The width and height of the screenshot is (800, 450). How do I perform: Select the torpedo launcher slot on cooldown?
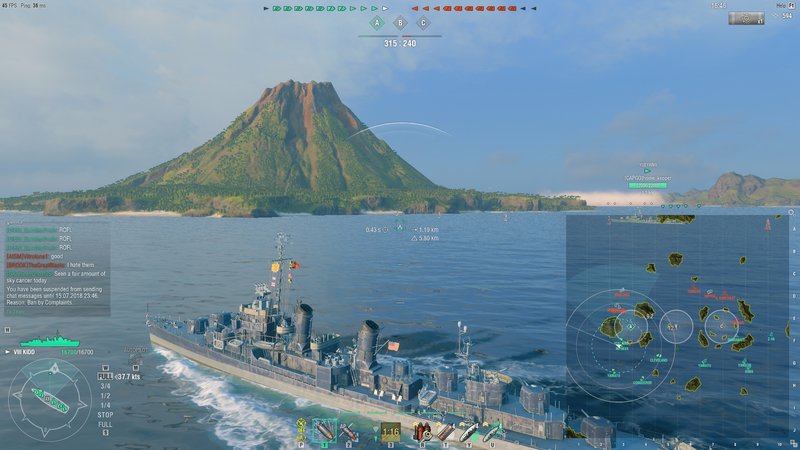[x=390, y=432]
